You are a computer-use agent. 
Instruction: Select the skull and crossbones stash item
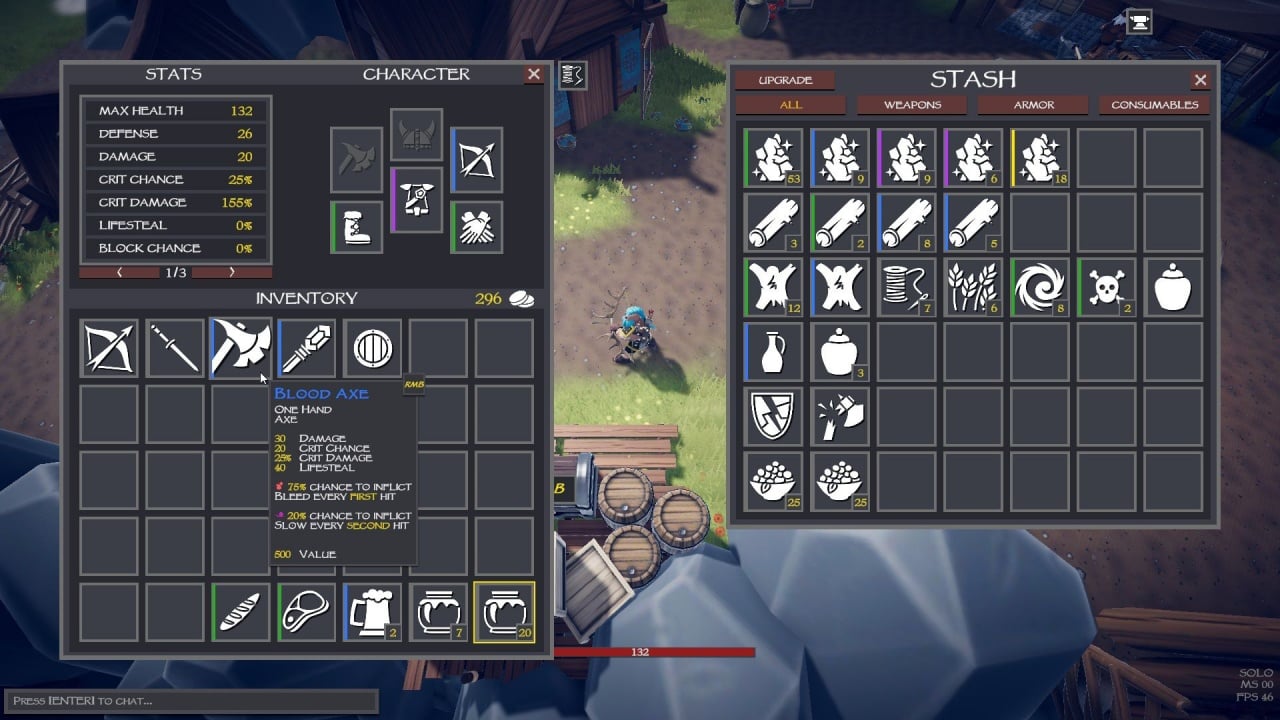(1107, 287)
